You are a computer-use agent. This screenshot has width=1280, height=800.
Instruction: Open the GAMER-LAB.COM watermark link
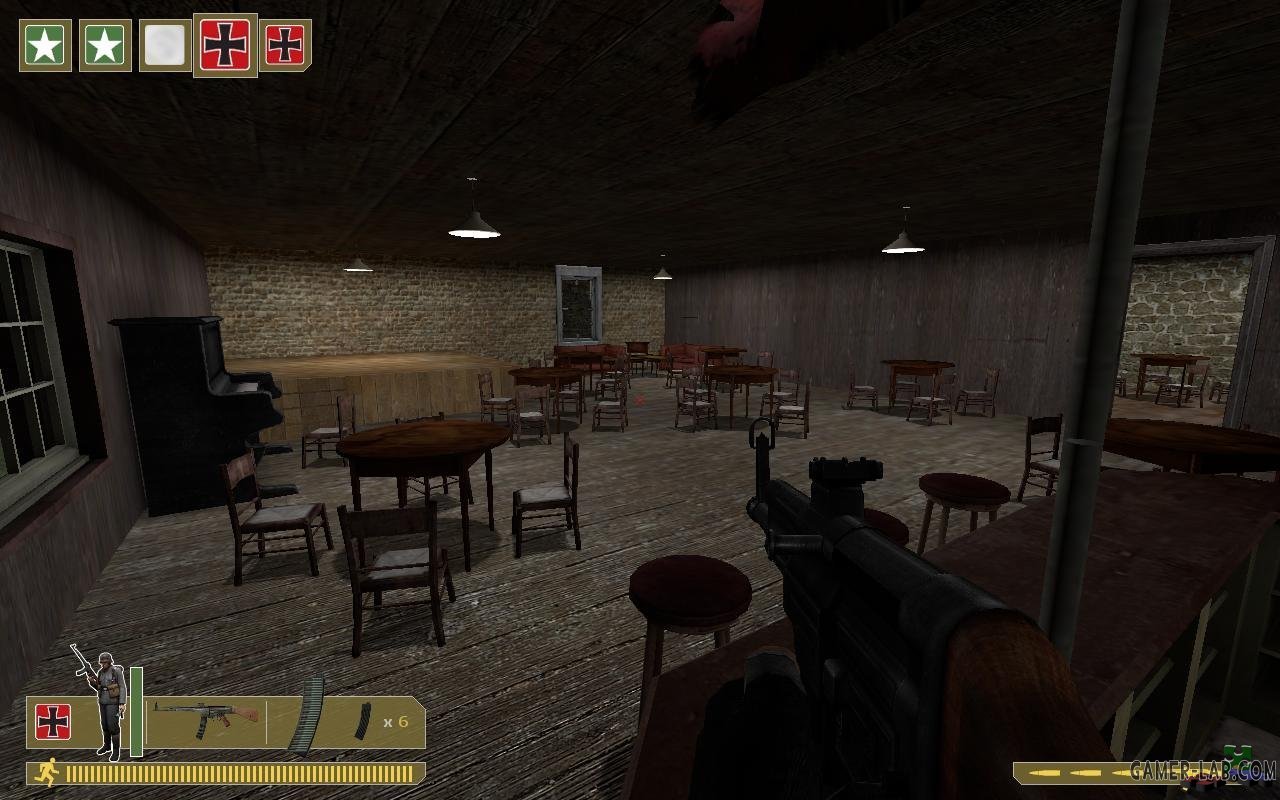1203,770
